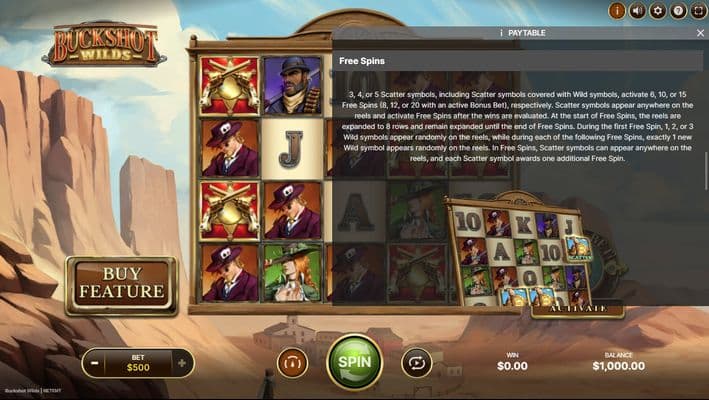This screenshot has width=709, height=400.
Task: Enter fullscreen mode
Action: pyautogui.click(x=698, y=11)
